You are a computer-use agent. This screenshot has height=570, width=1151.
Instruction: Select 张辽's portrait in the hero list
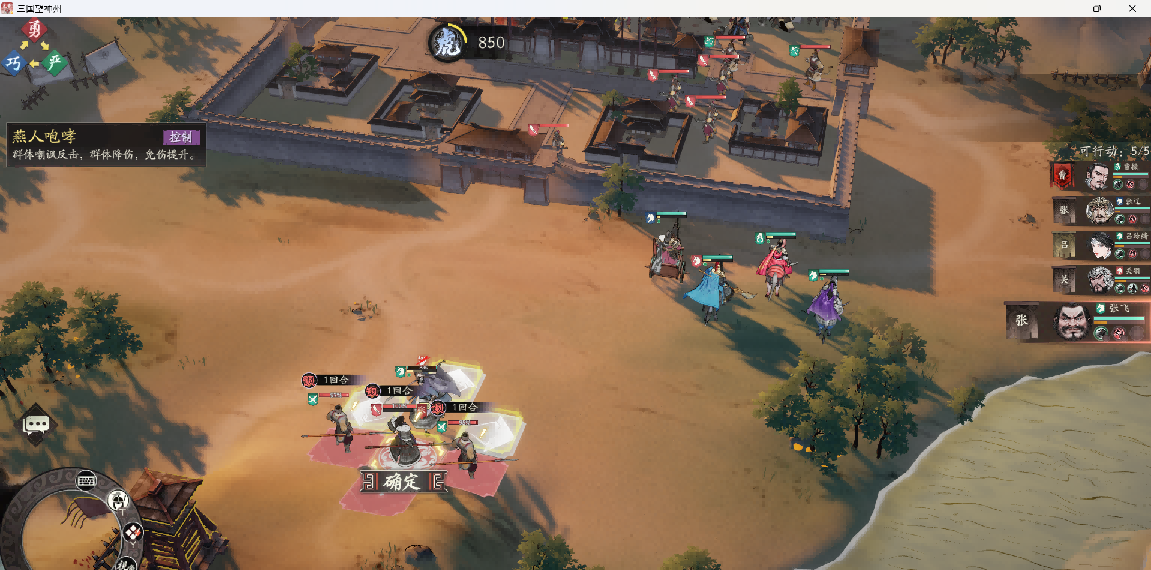tap(1098, 211)
